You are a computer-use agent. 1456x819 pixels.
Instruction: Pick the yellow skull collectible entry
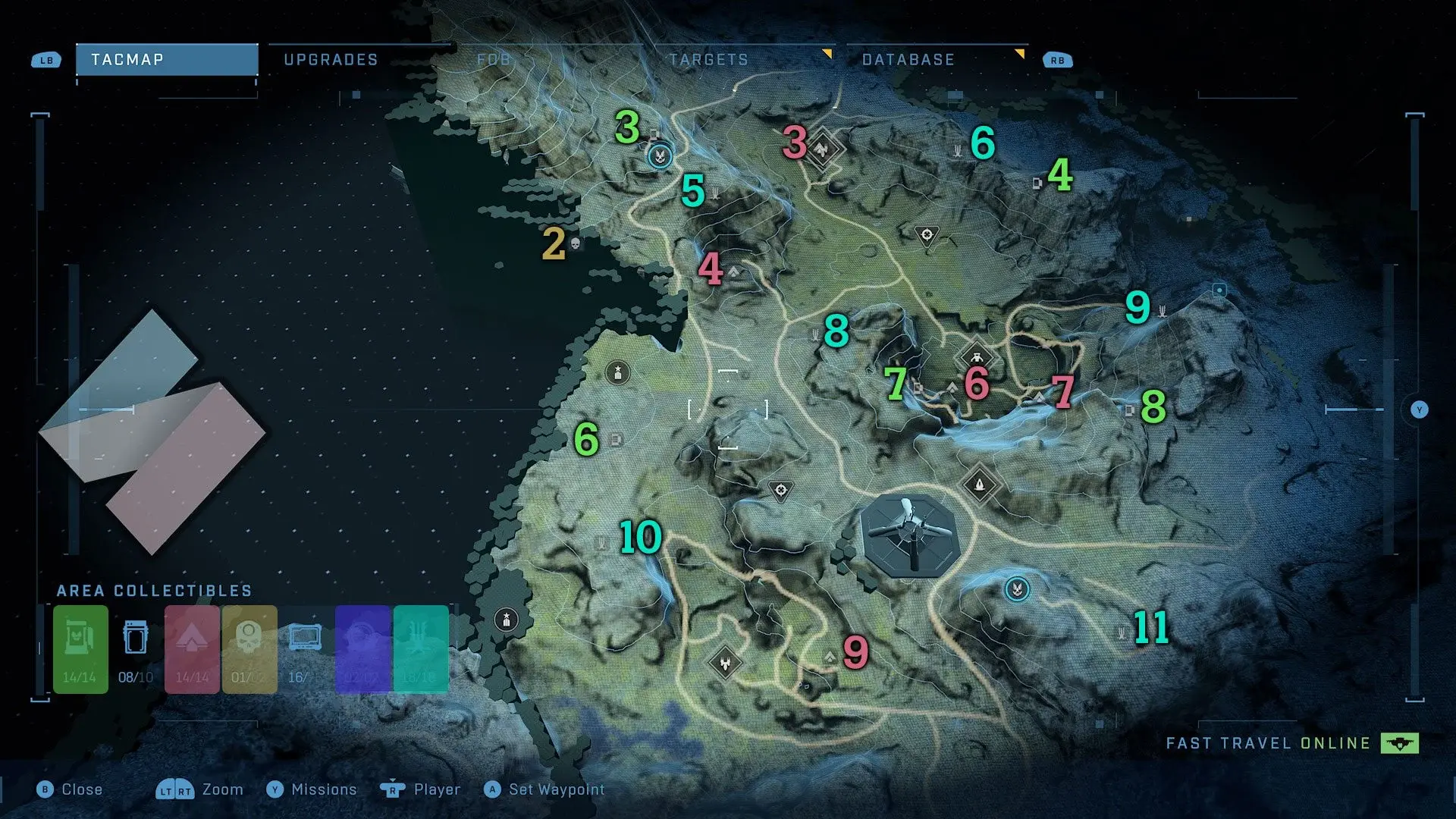[x=249, y=649]
